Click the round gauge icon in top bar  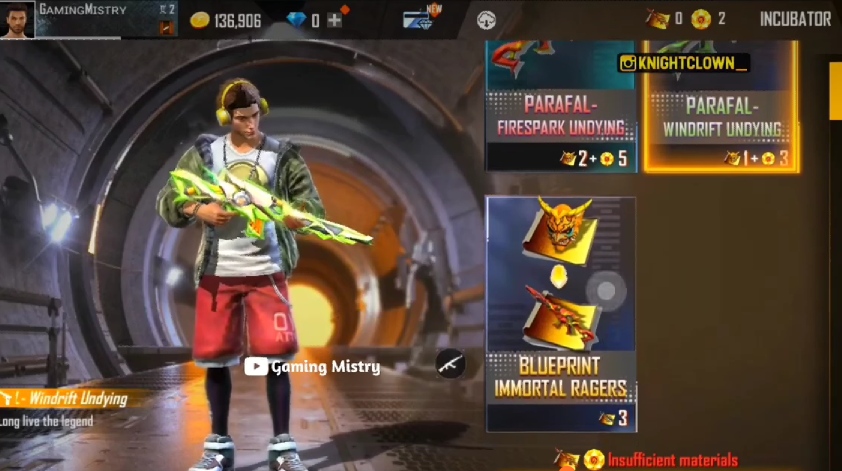click(x=487, y=20)
